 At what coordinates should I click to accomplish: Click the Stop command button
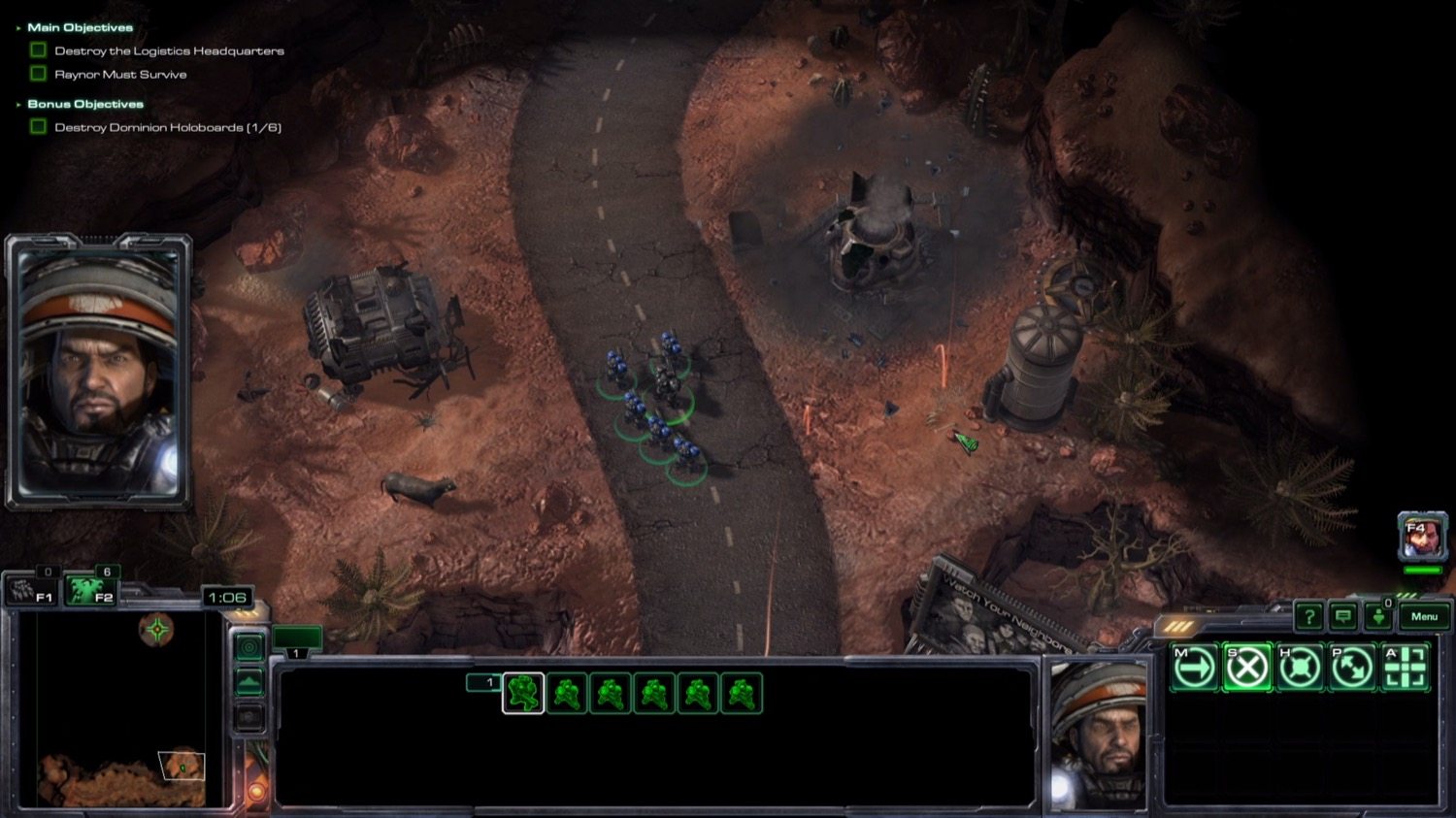click(1247, 668)
